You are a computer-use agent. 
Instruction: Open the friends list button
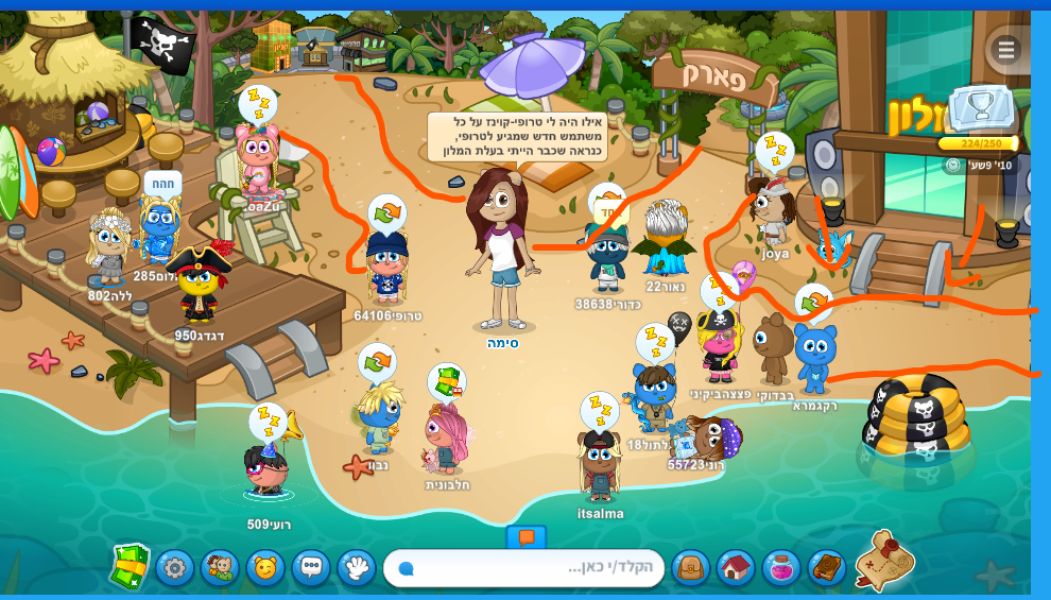pyautogui.click(x=219, y=569)
